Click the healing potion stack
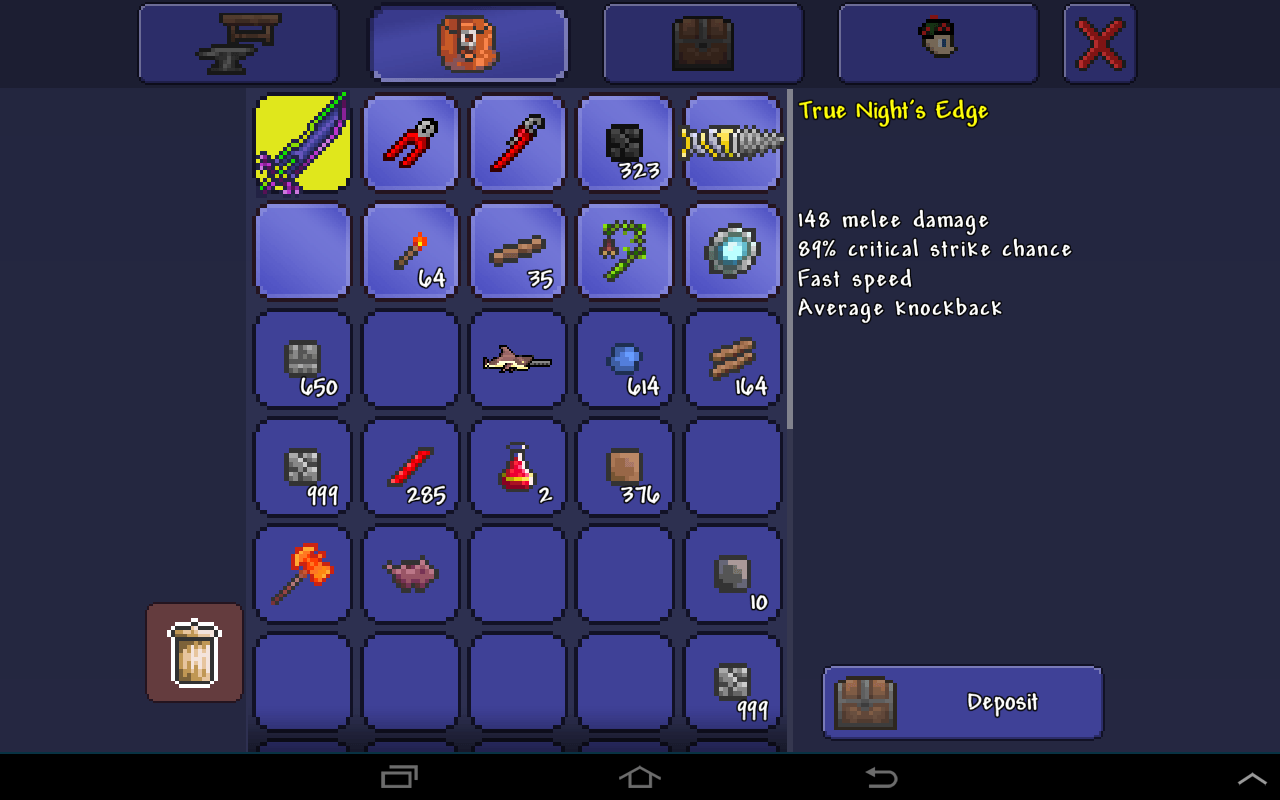This screenshot has height=800, width=1280. click(517, 467)
